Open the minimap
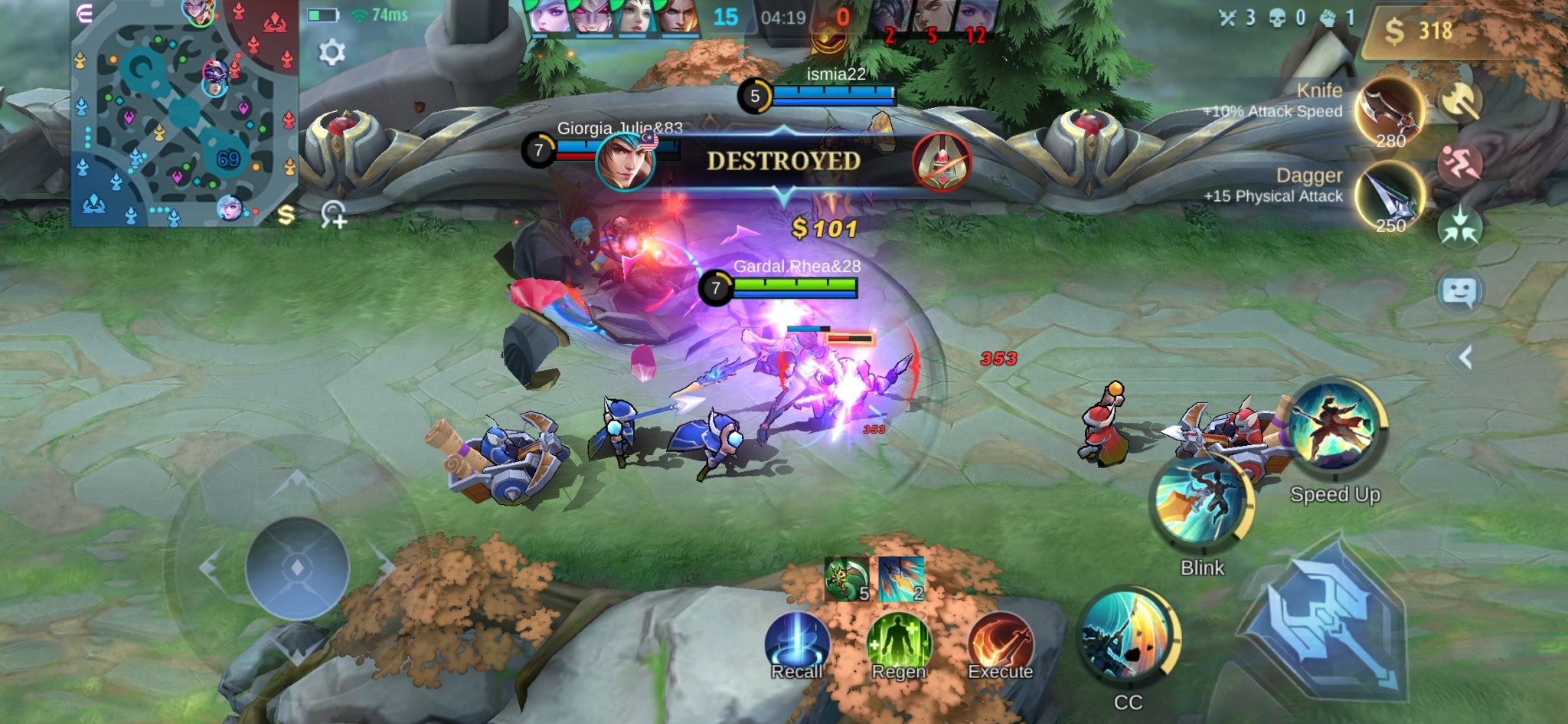Screen dimensions: 1568x724 point(184,113)
